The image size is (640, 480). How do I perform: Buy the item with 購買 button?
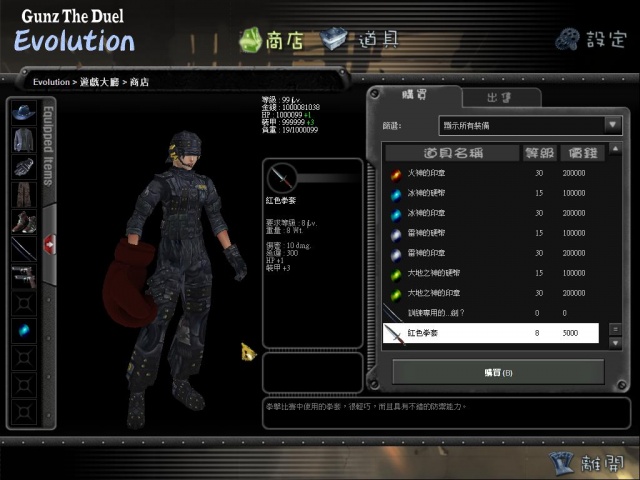tap(498, 372)
